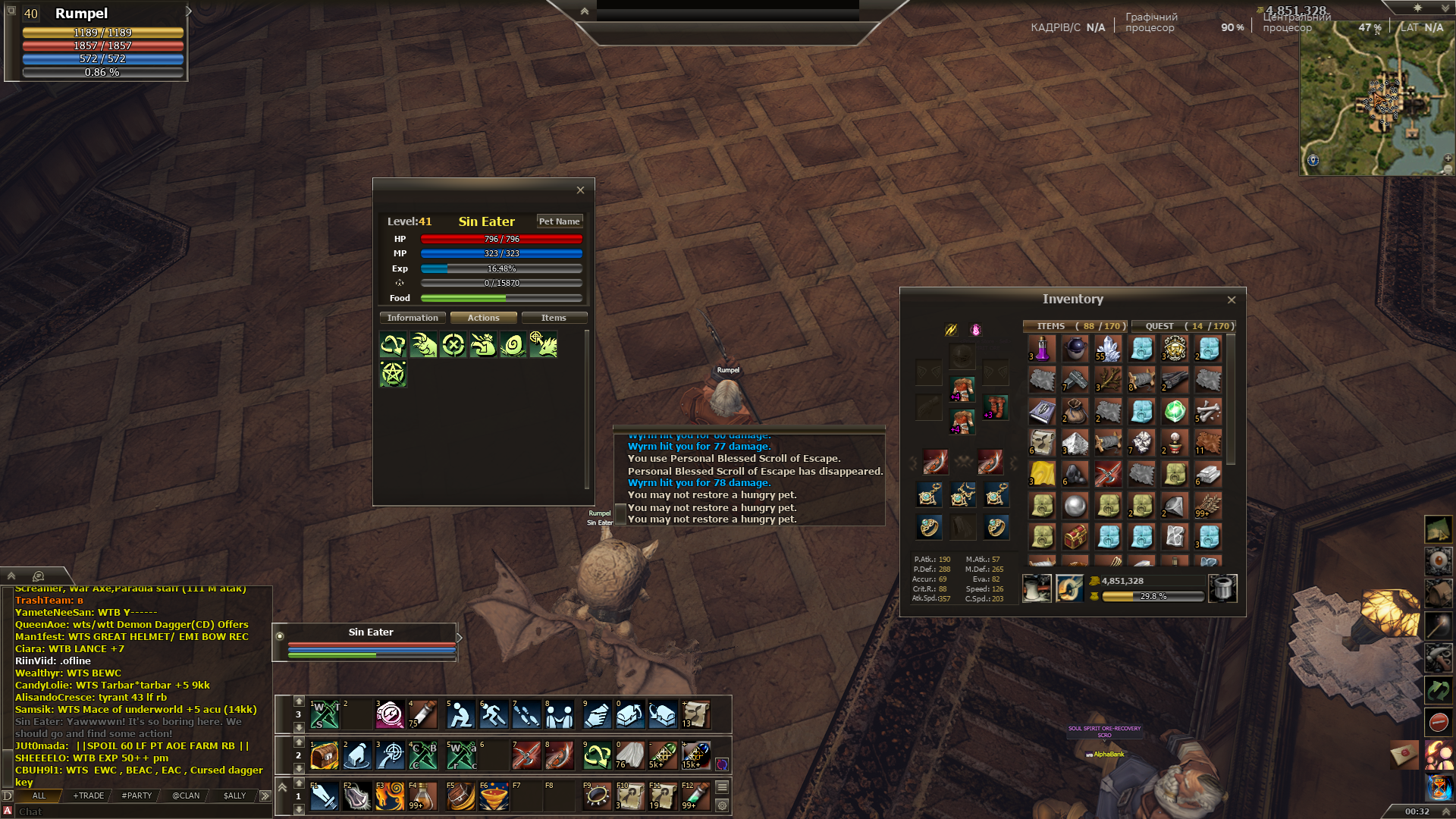Choose the $ALLY chat tab
The height and width of the screenshot is (819, 1456).
point(234,795)
